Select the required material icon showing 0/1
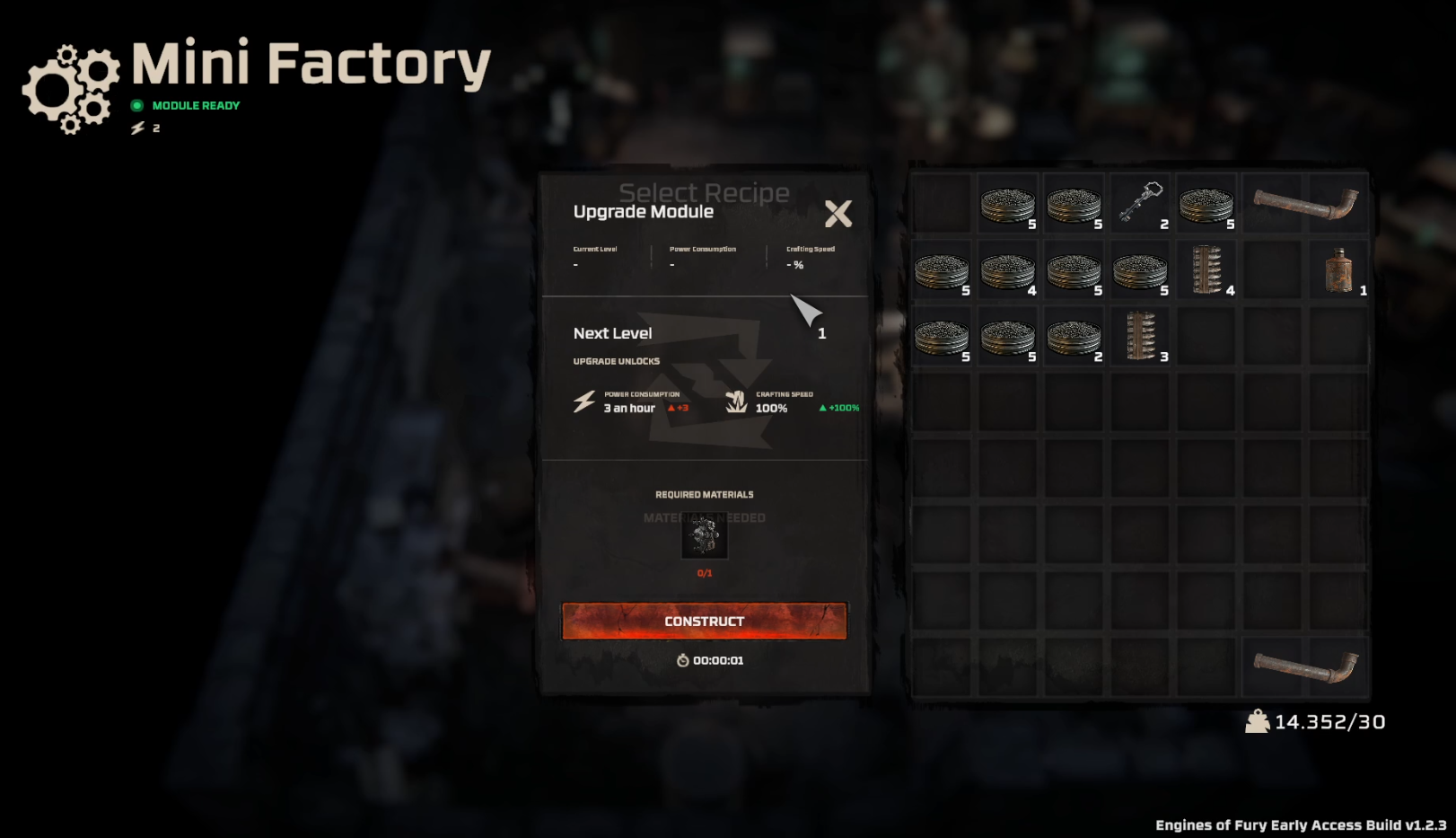Image resolution: width=1456 pixels, height=838 pixels. point(705,537)
